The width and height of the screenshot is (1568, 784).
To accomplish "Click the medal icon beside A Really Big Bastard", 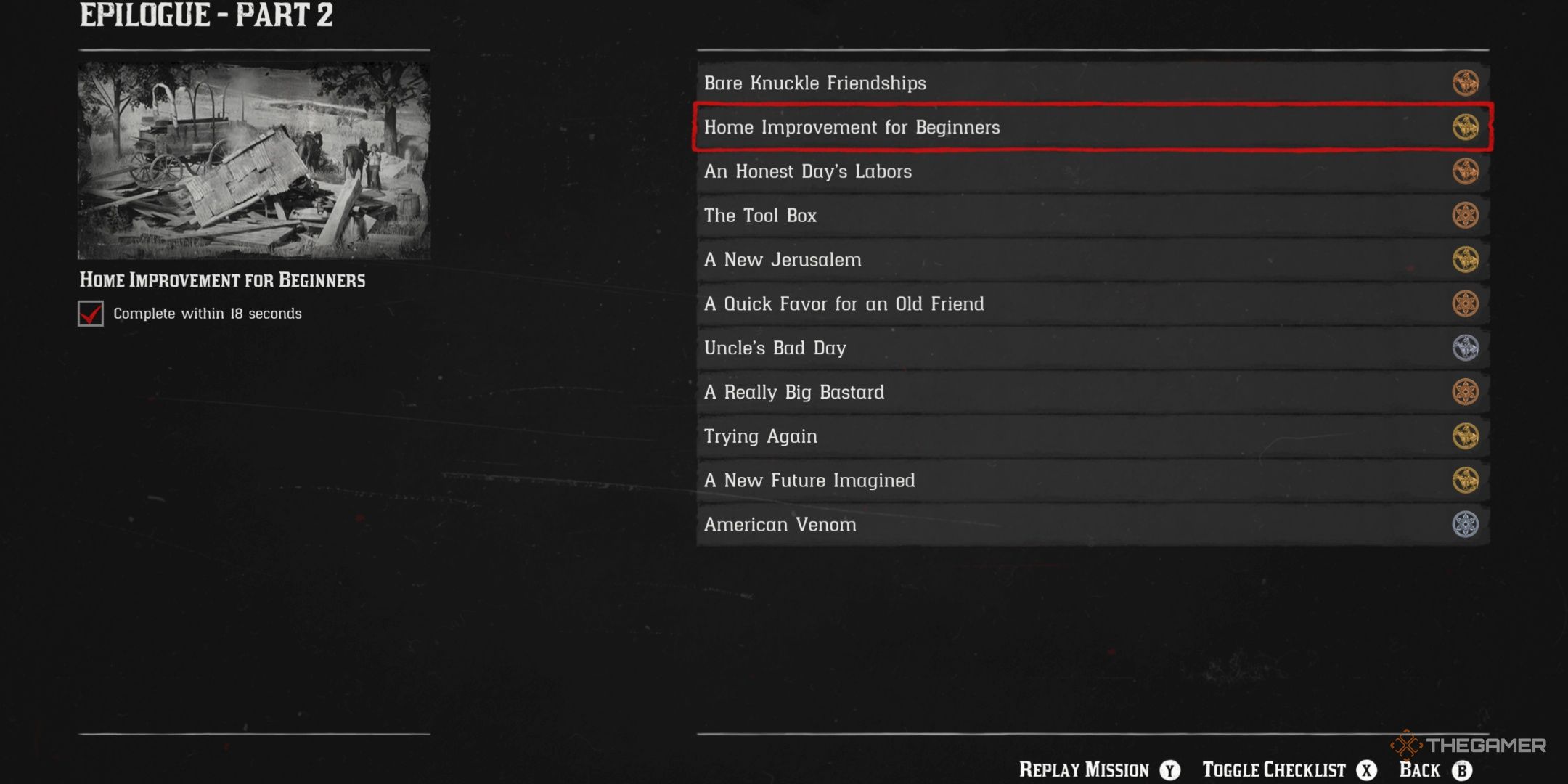I will [1465, 391].
